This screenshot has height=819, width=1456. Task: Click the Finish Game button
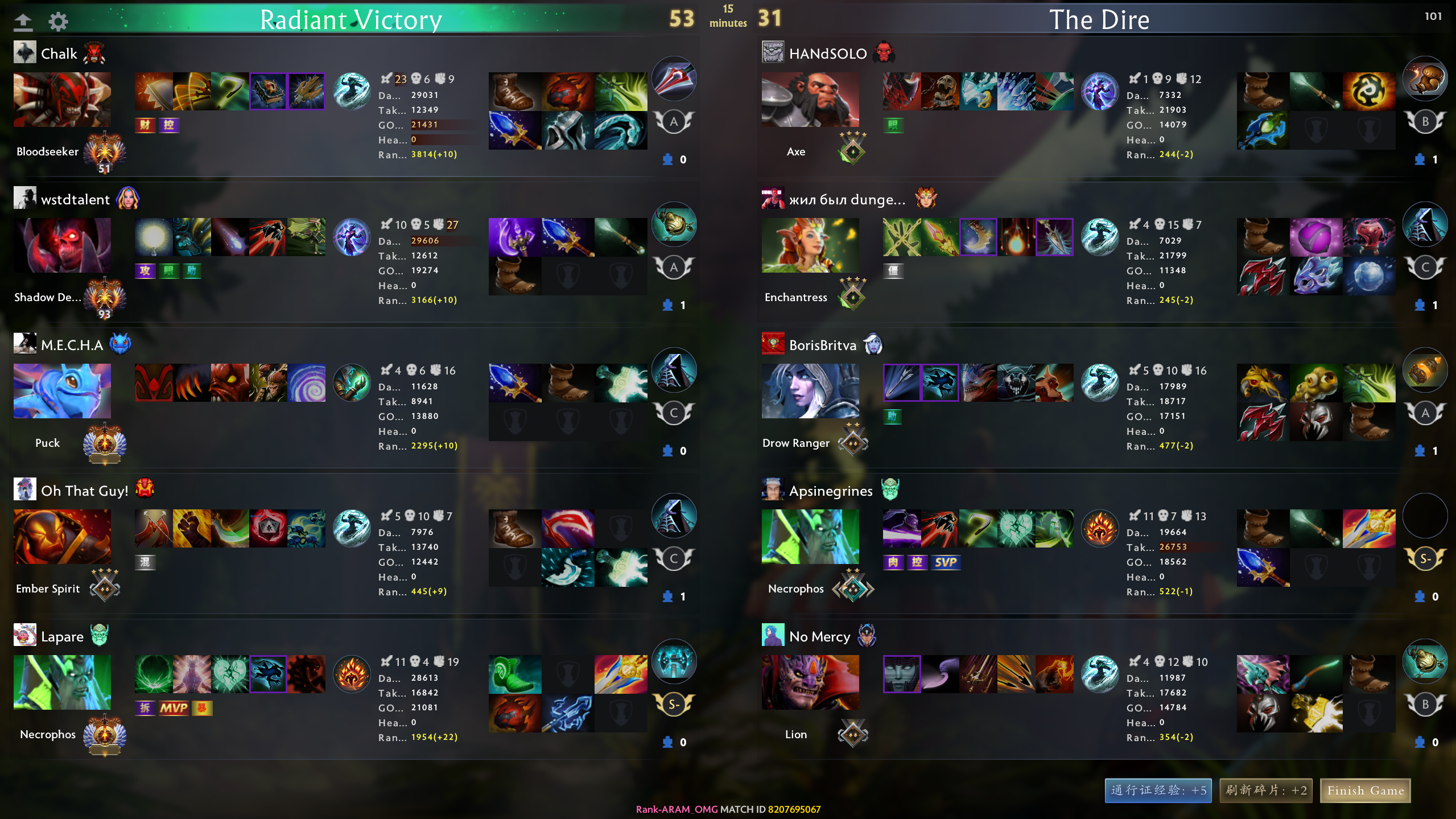pyautogui.click(x=1365, y=790)
